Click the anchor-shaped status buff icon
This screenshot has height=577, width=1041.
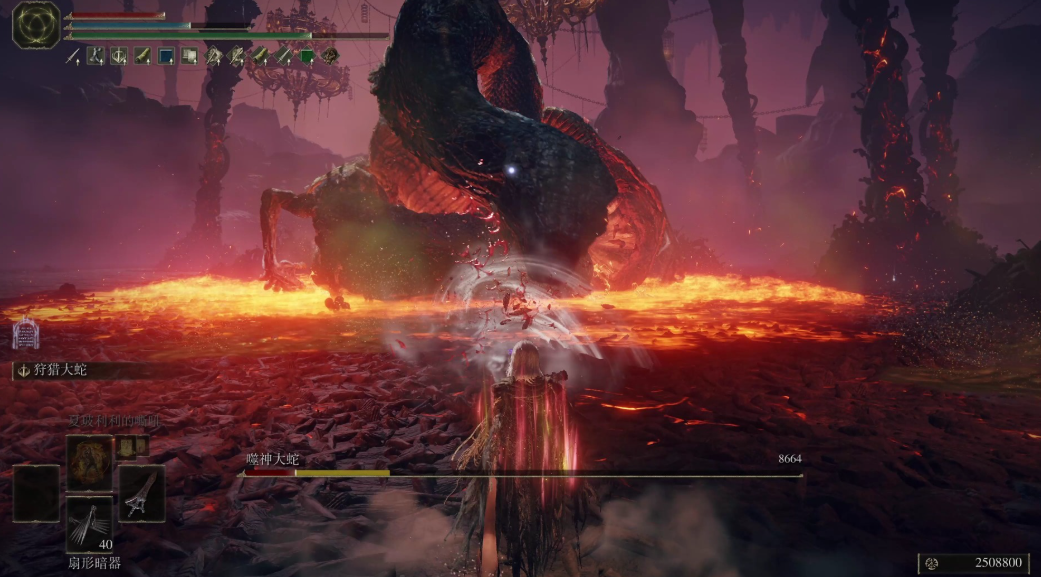pos(119,56)
